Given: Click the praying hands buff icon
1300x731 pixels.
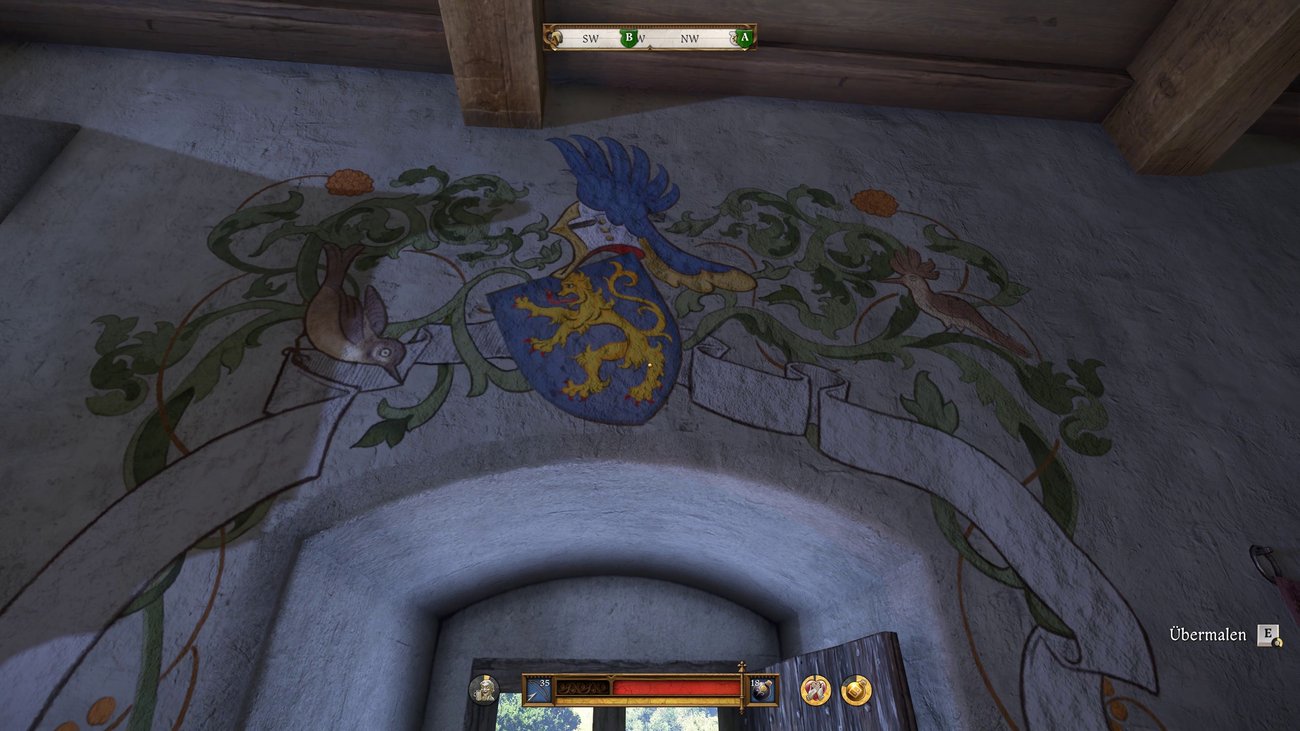Looking at the screenshot, I should click(815, 690).
